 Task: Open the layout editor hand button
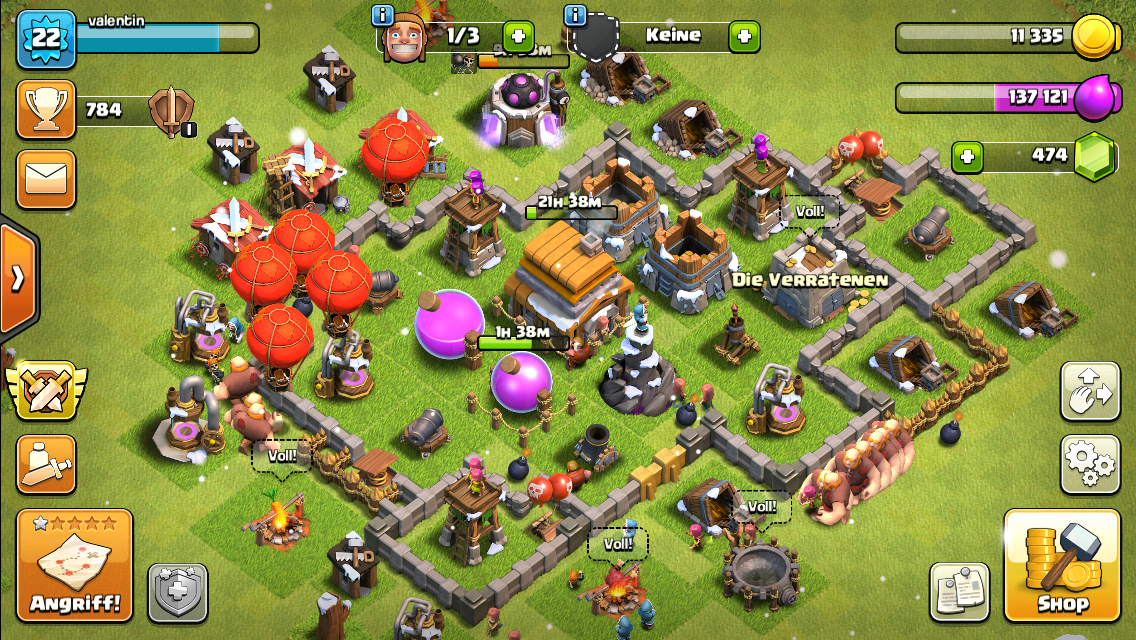point(1090,391)
